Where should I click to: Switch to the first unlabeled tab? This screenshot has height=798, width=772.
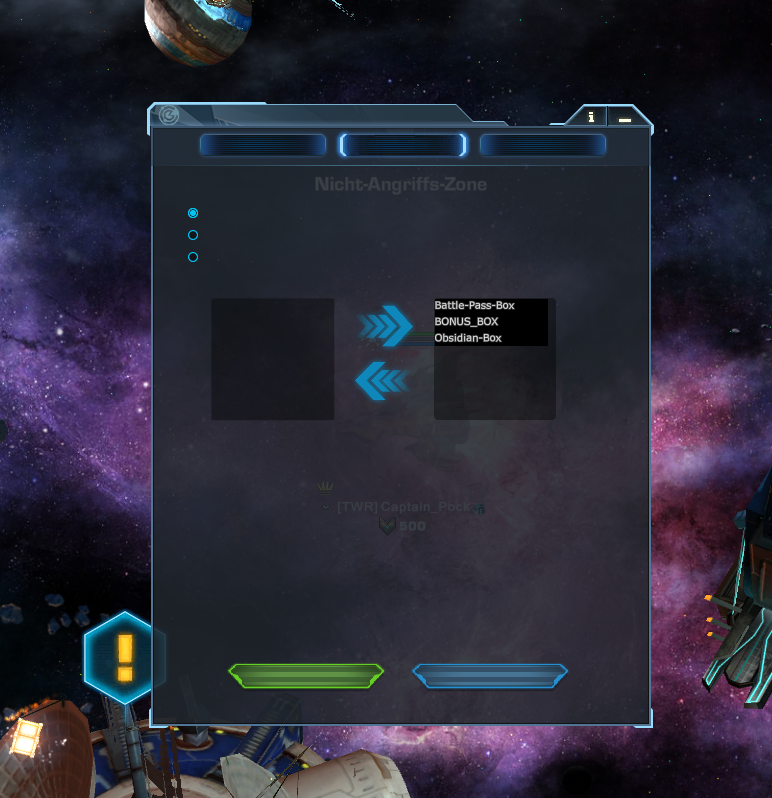pyautogui.click(x=263, y=146)
